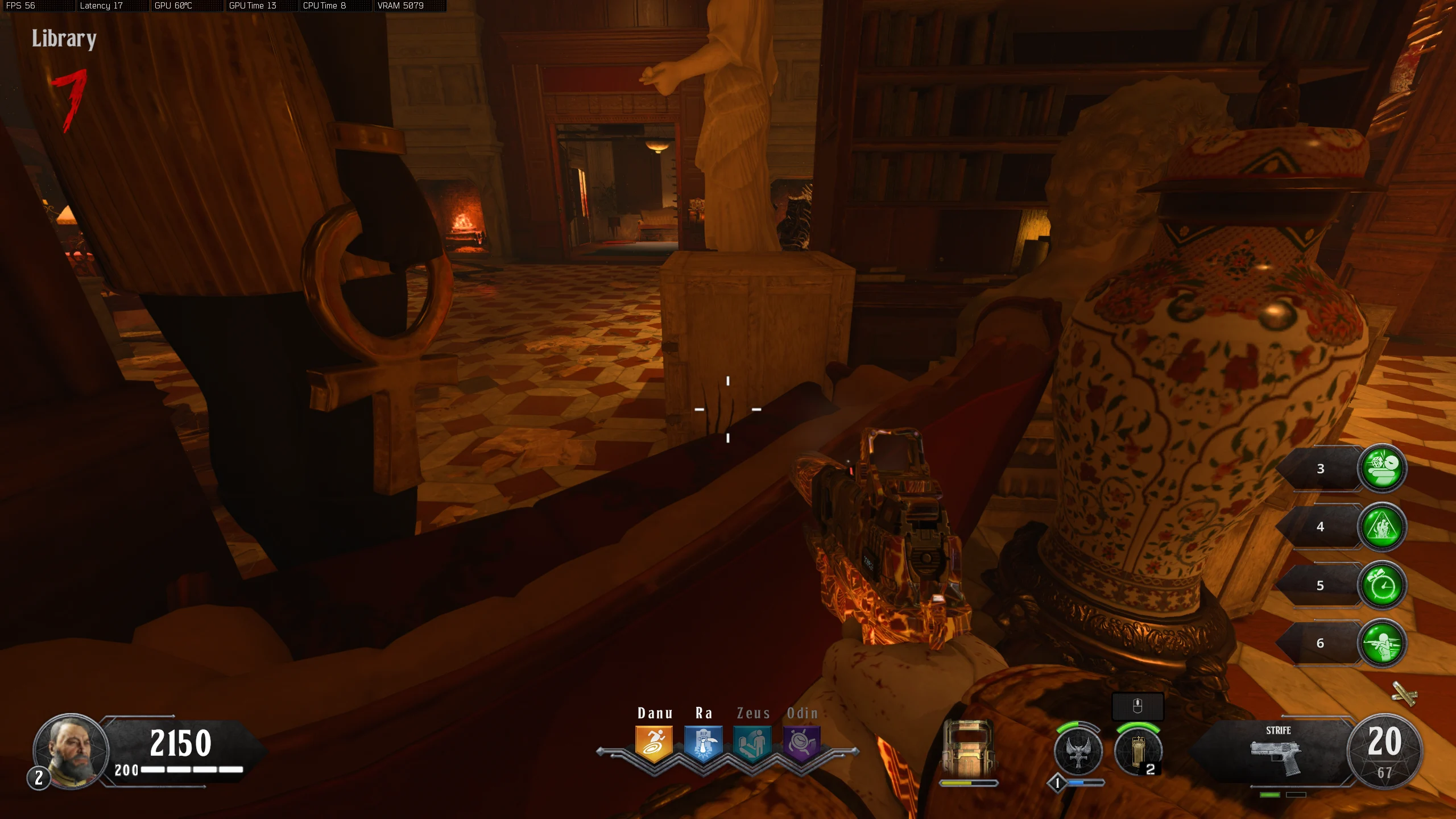Use the rifleman elixir in slot 6
Image resolution: width=1456 pixels, height=819 pixels.
pyautogui.click(x=1382, y=643)
